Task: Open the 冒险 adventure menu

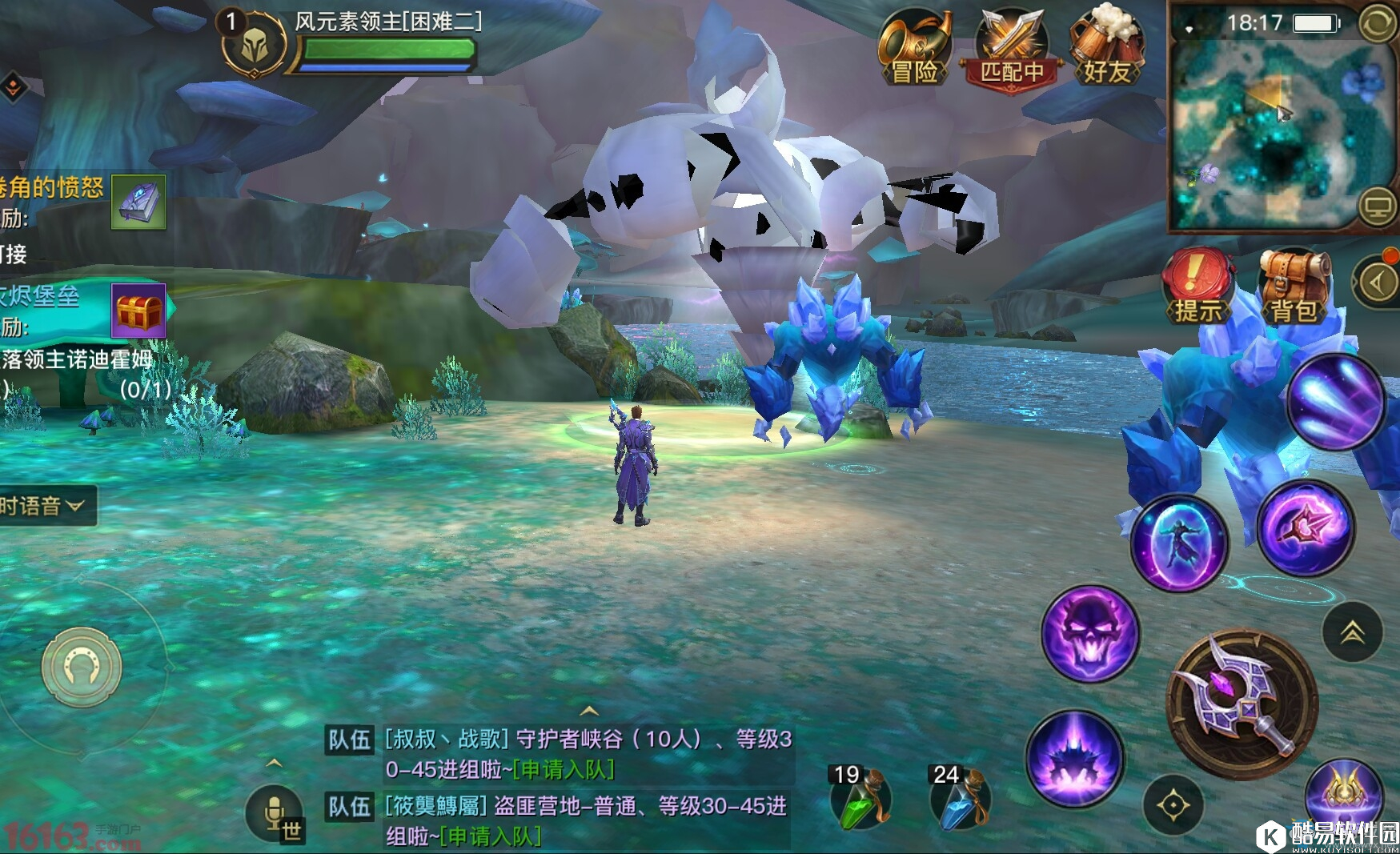Action: point(914,50)
